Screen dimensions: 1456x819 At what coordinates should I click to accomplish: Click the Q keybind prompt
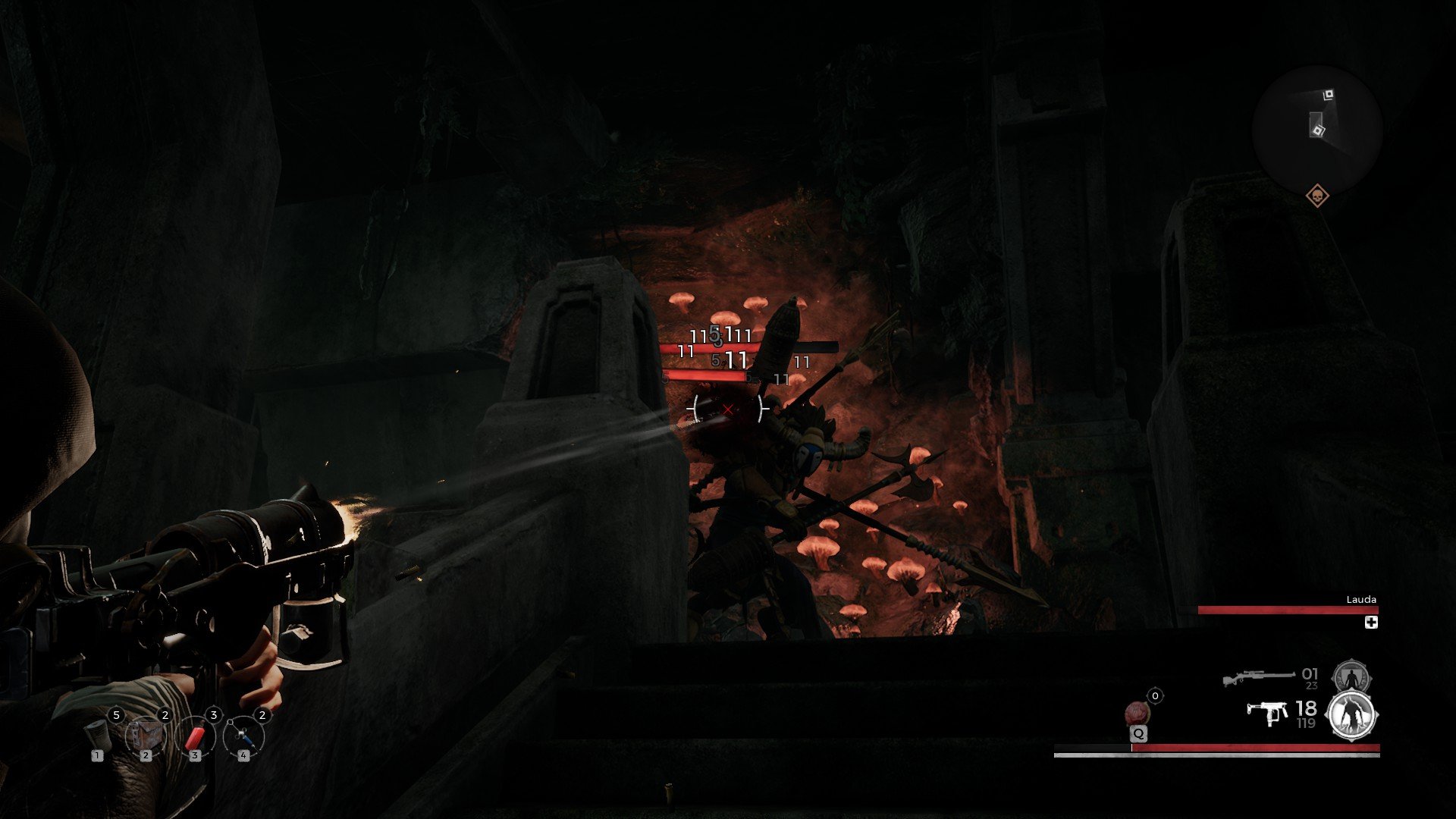[1139, 733]
